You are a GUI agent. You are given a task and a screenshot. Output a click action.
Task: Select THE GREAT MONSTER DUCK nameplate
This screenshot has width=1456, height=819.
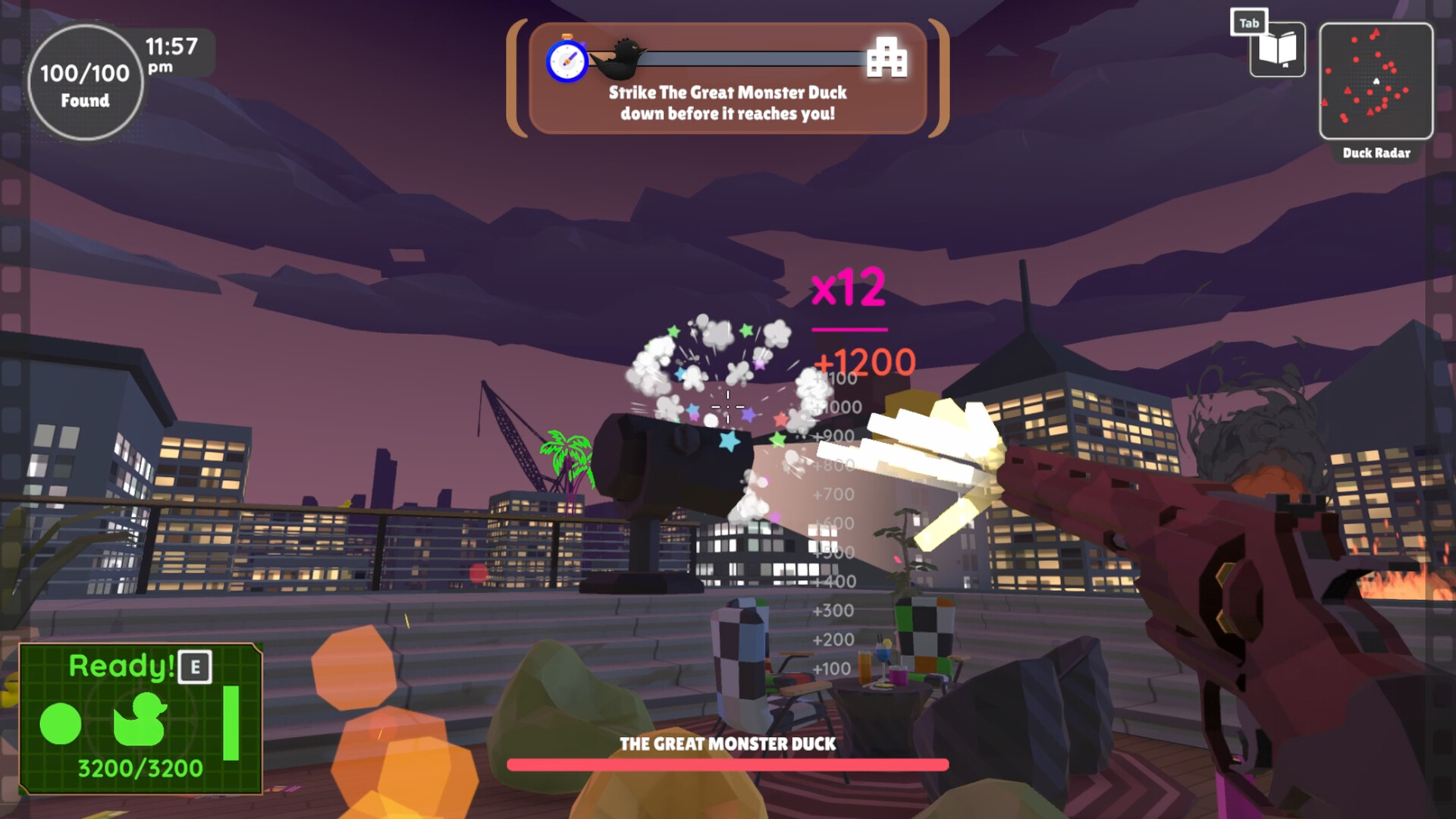[x=726, y=745]
